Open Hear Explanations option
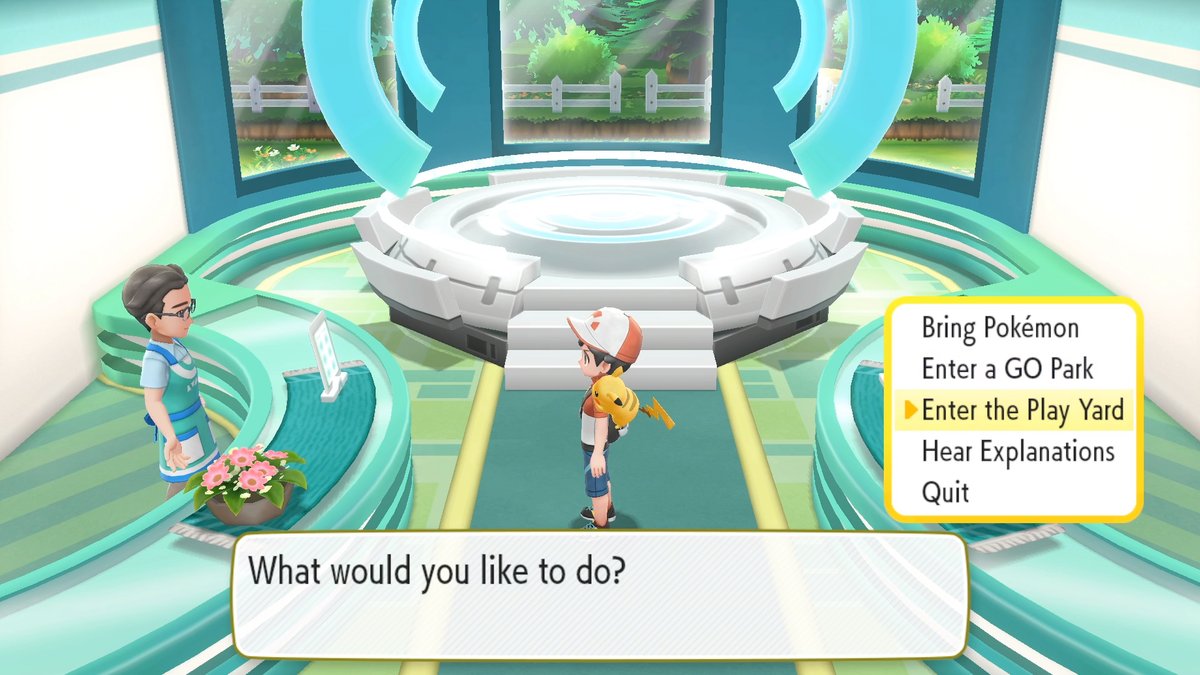 [1017, 451]
